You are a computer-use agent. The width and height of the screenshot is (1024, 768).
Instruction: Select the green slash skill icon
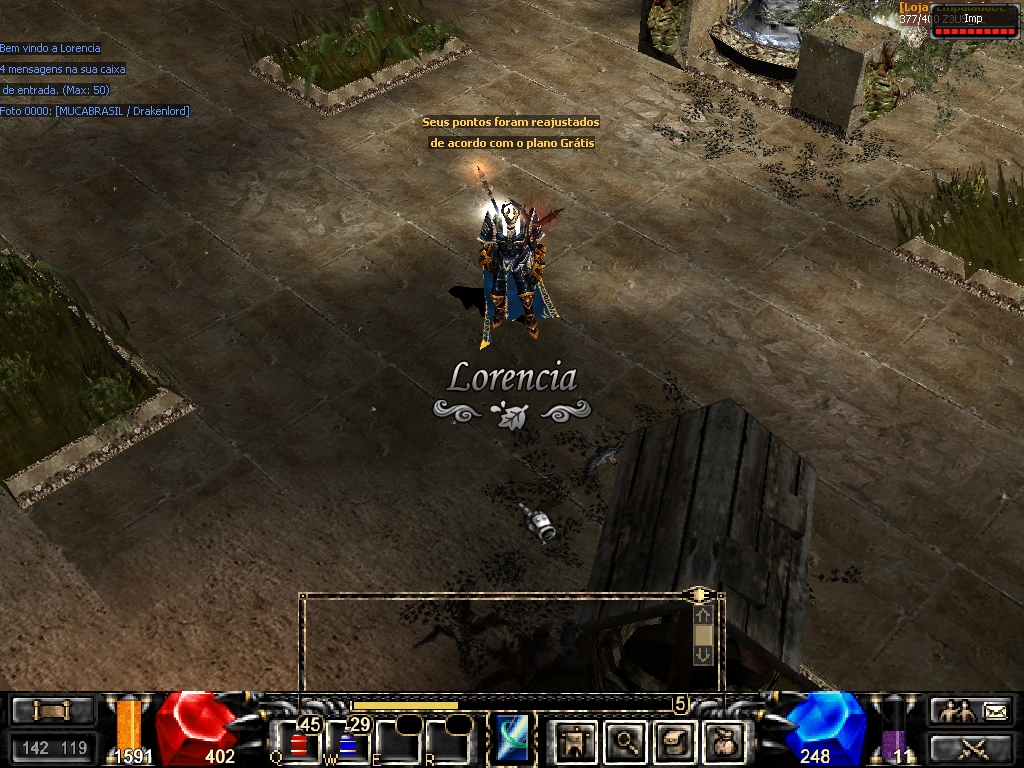(x=511, y=740)
